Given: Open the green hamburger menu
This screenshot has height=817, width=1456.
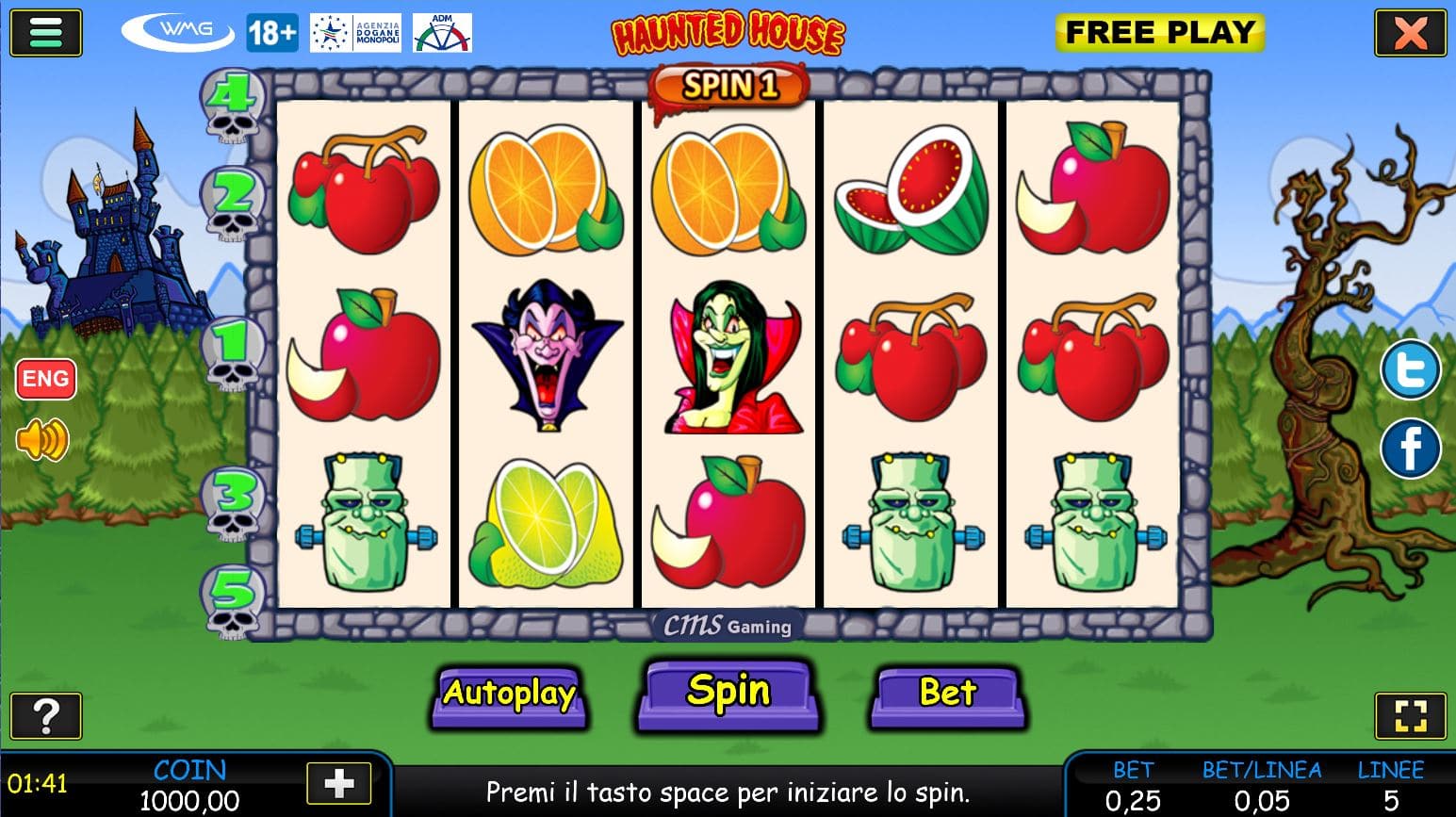Looking at the screenshot, I should [45, 32].
